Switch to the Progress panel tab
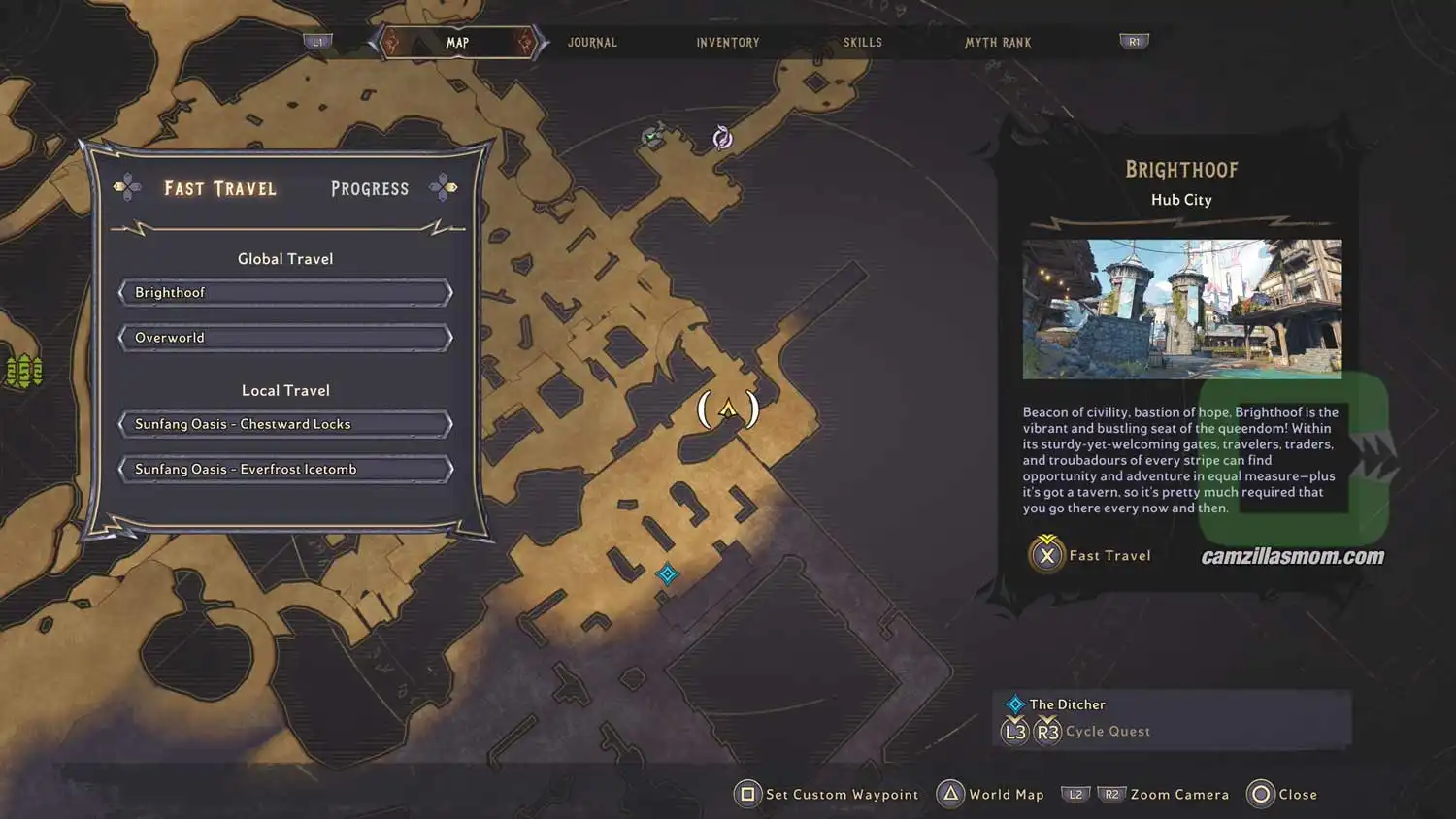 [x=370, y=189]
